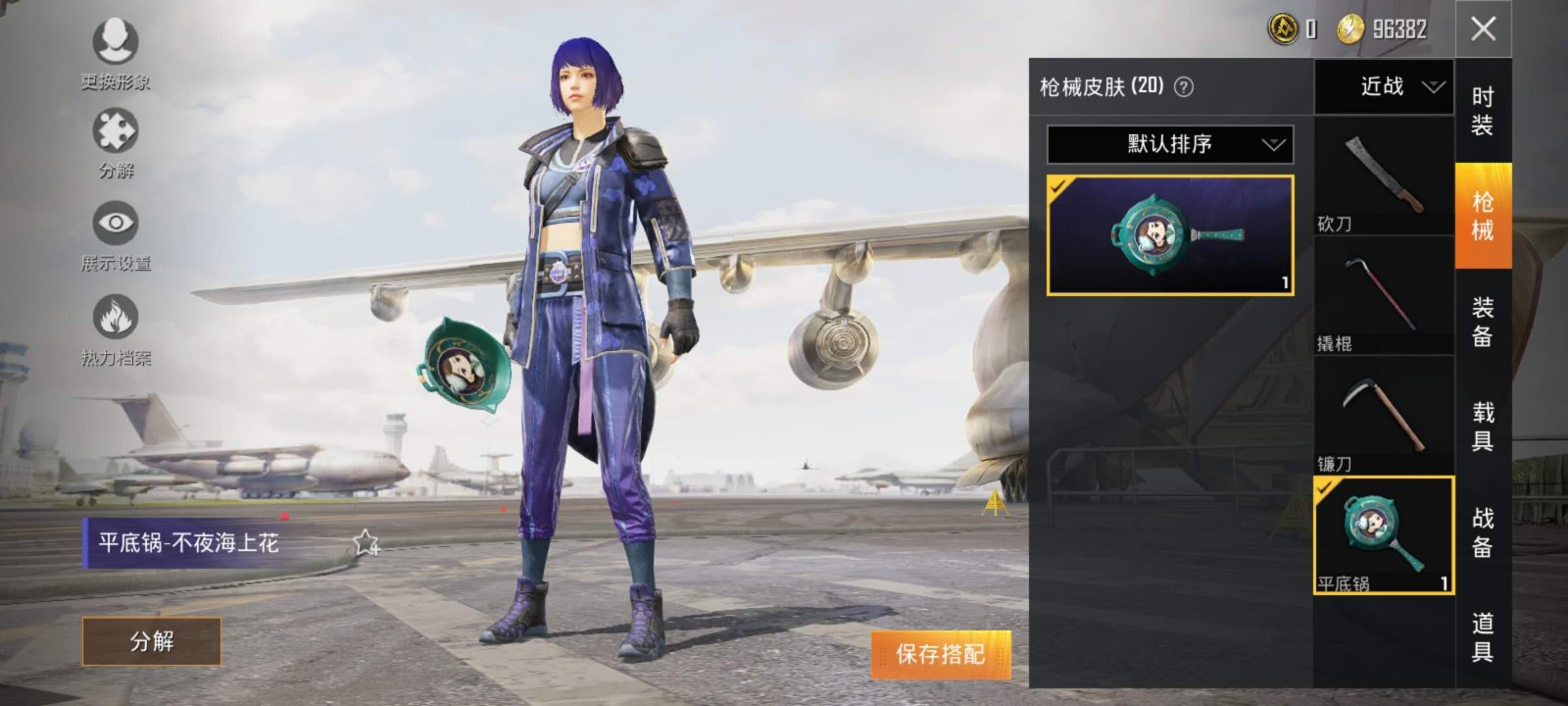
Task: Click the help question mark beside 枪械皮肤
Action: [x=1184, y=87]
